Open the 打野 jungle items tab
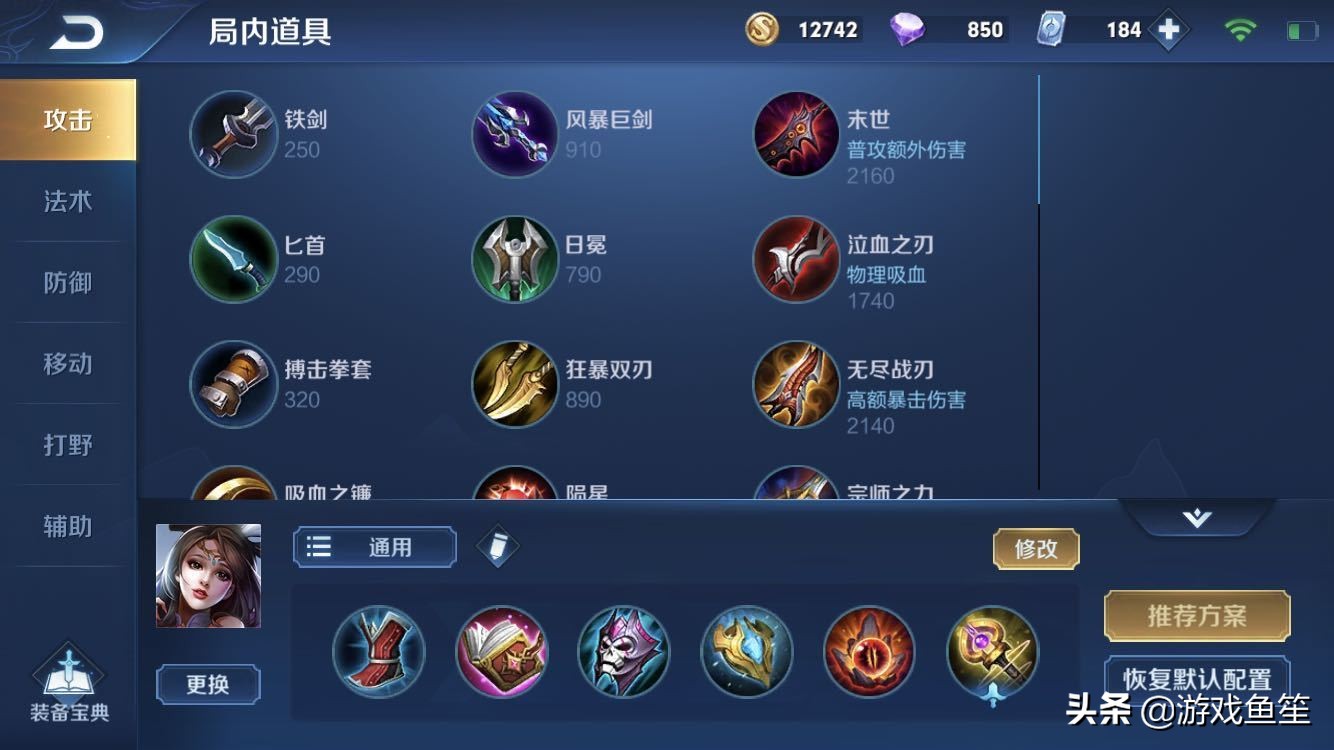The width and height of the screenshot is (1334, 750). pyautogui.click(x=67, y=446)
